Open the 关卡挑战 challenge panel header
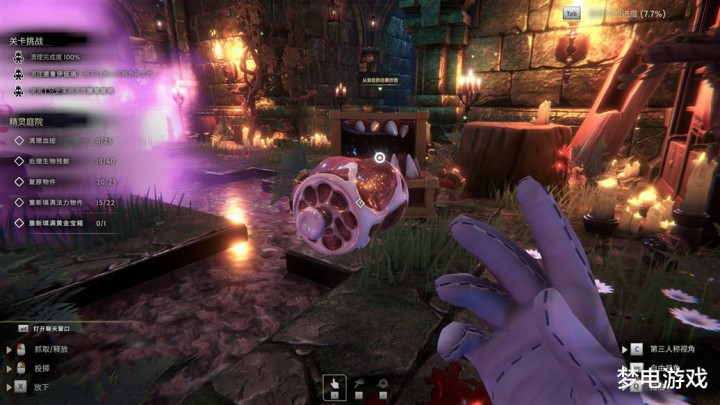Viewport: 720px width, 405px height. (28, 41)
